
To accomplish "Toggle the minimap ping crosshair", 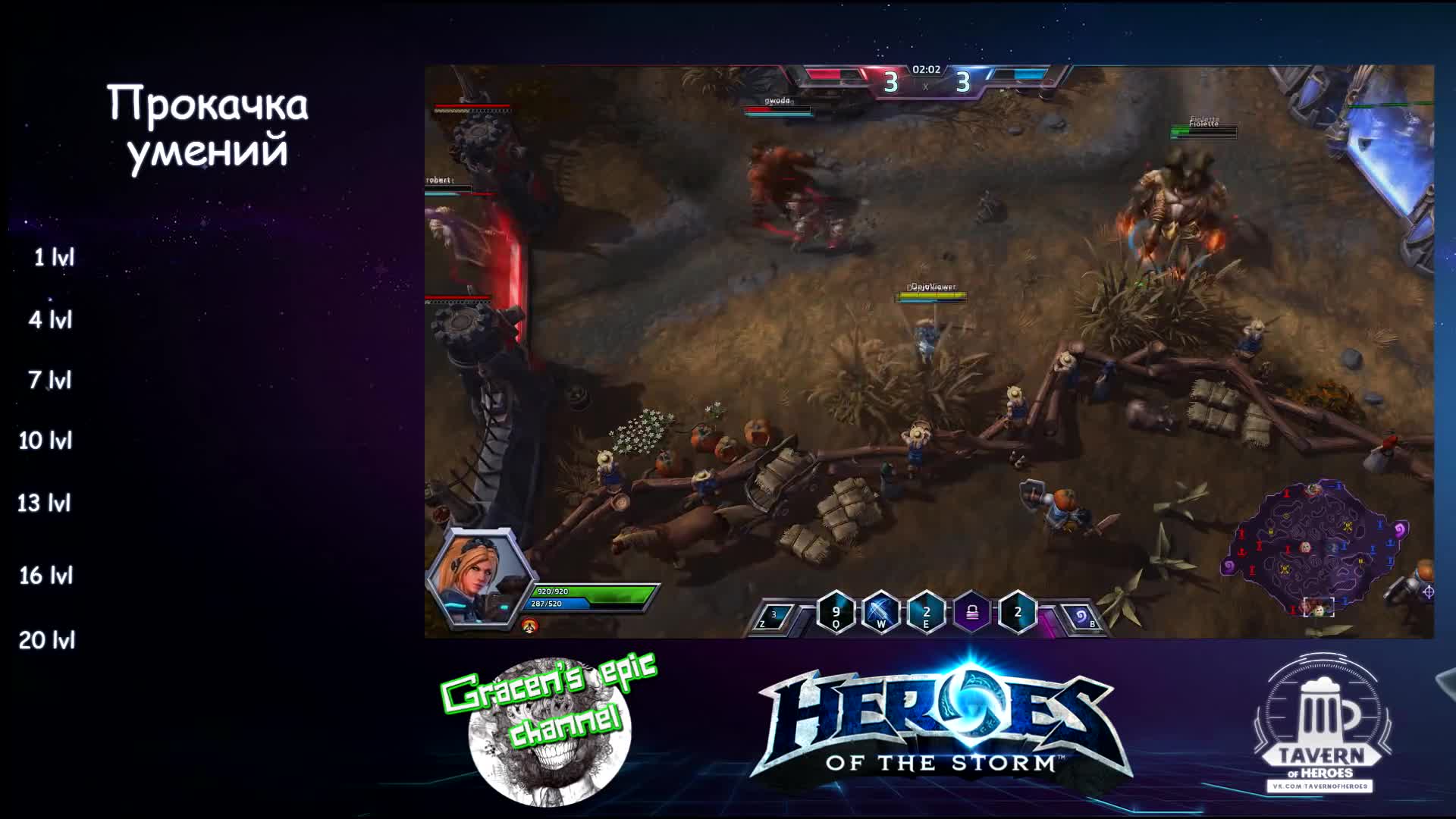I will (1429, 591).
